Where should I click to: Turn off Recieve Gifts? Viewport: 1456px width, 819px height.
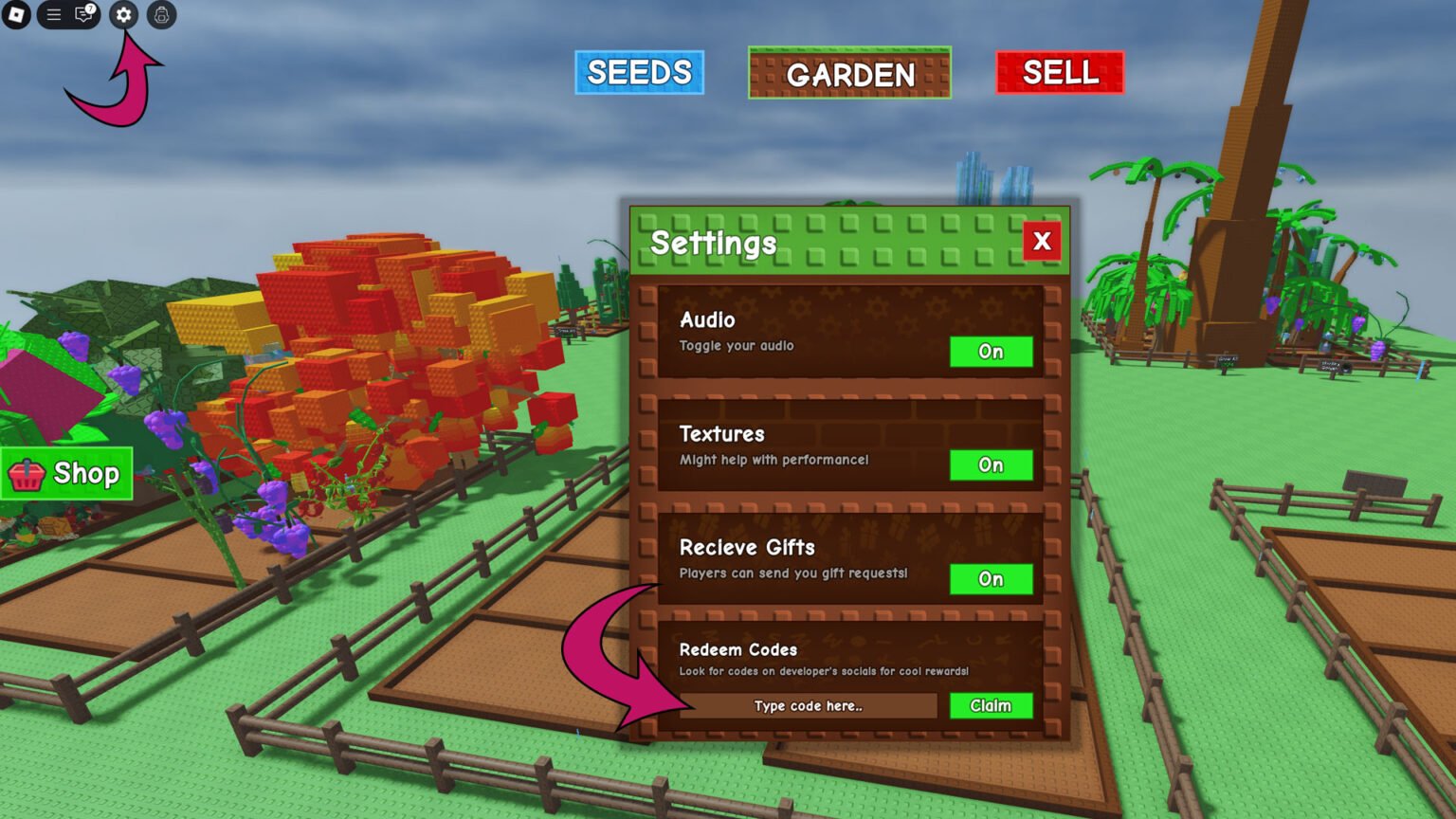coord(991,579)
